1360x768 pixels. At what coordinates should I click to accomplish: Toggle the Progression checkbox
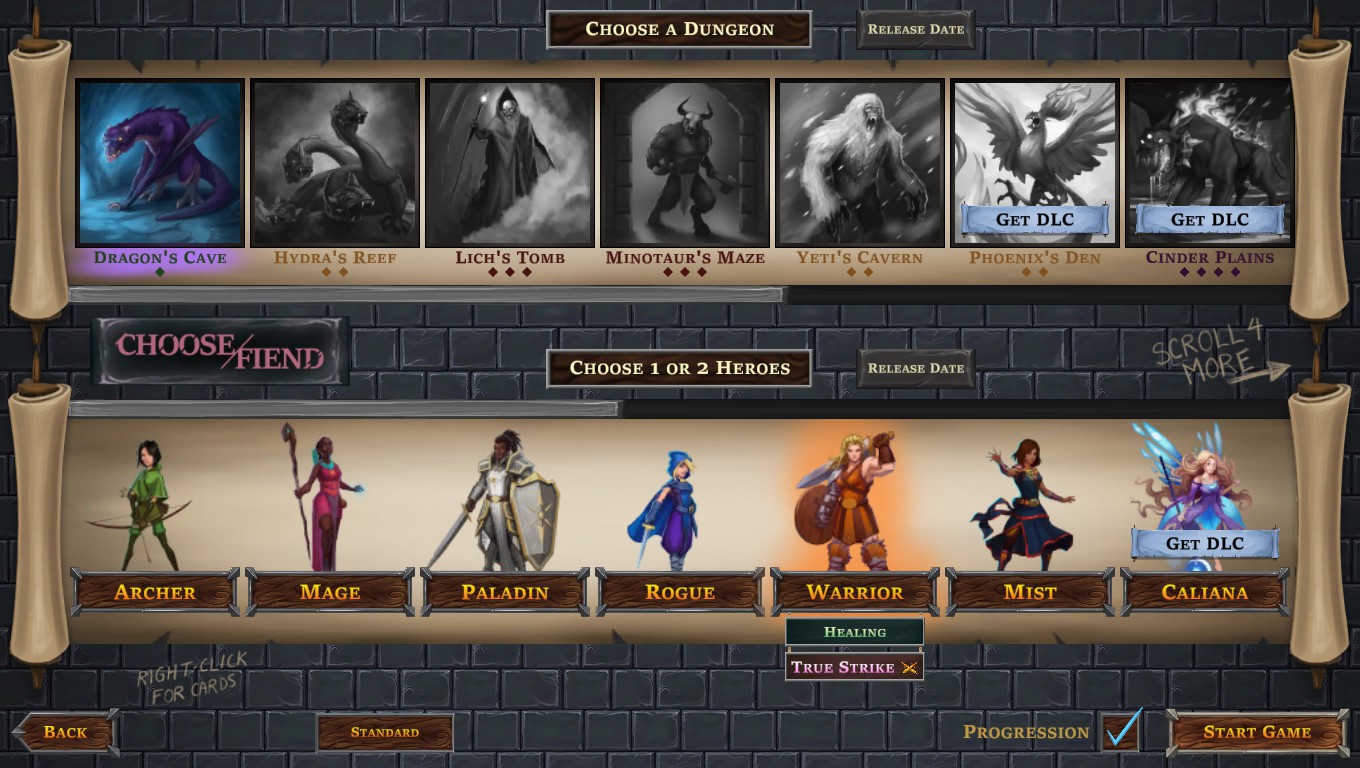1121,732
